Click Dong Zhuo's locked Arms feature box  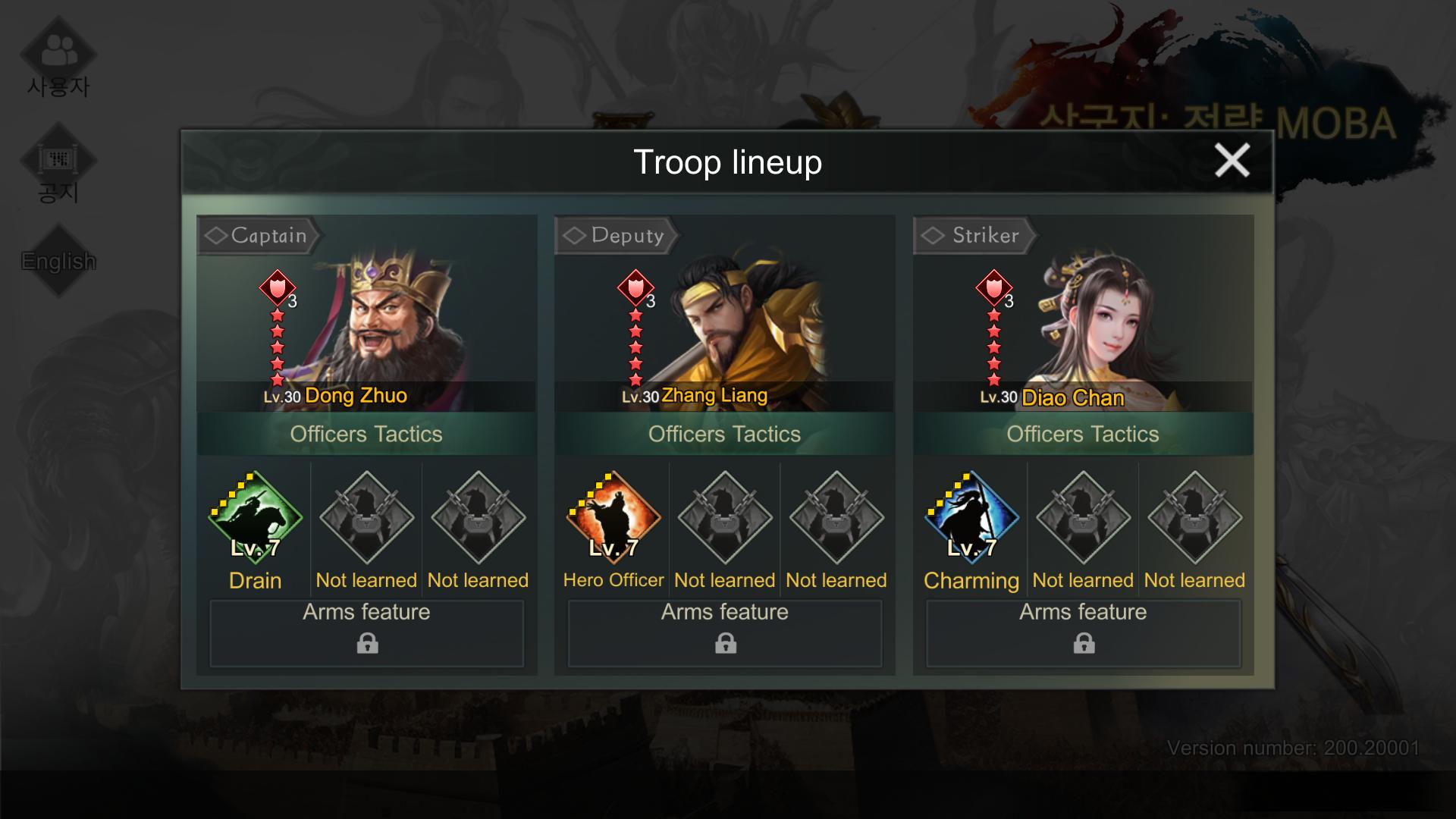367,633
